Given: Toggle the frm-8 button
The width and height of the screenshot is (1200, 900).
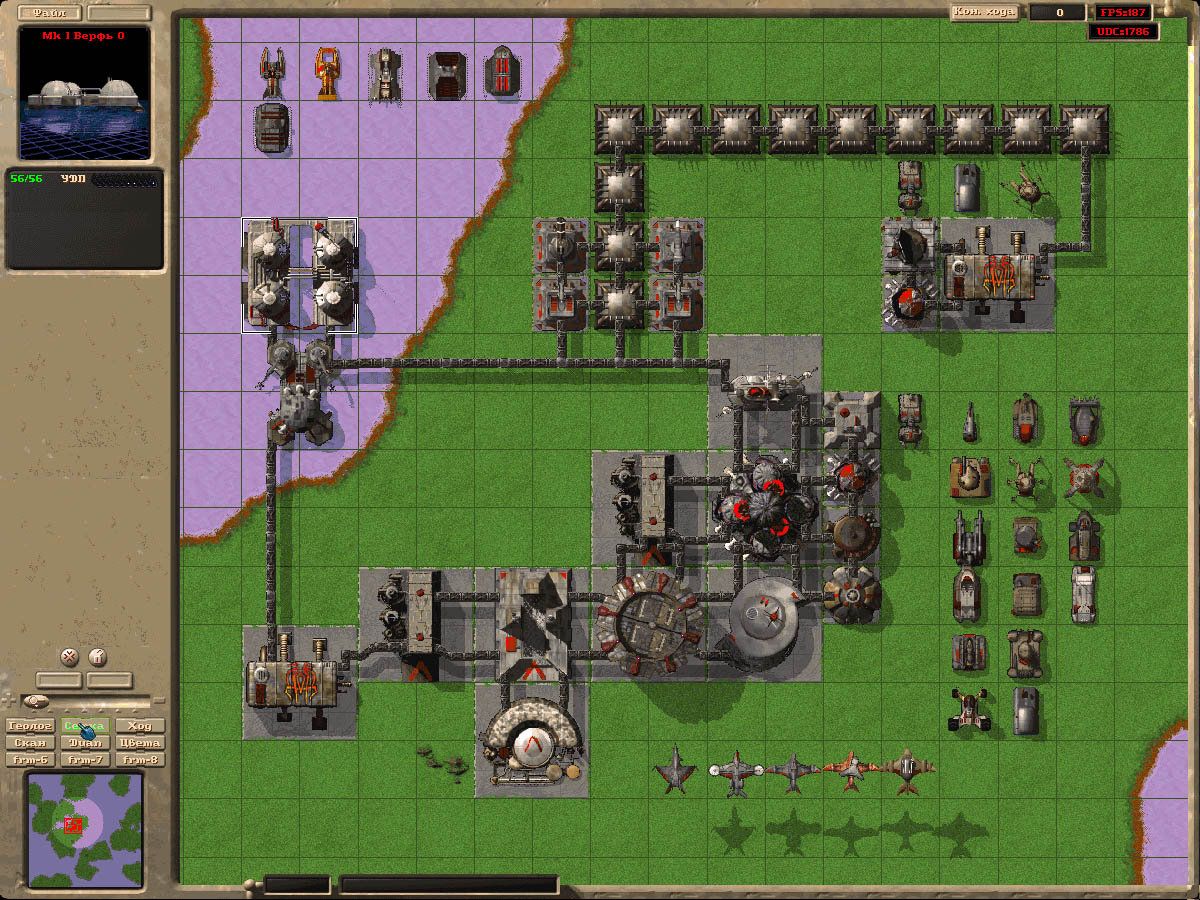Looking at the screenshot, I should [x=140, y=760].
